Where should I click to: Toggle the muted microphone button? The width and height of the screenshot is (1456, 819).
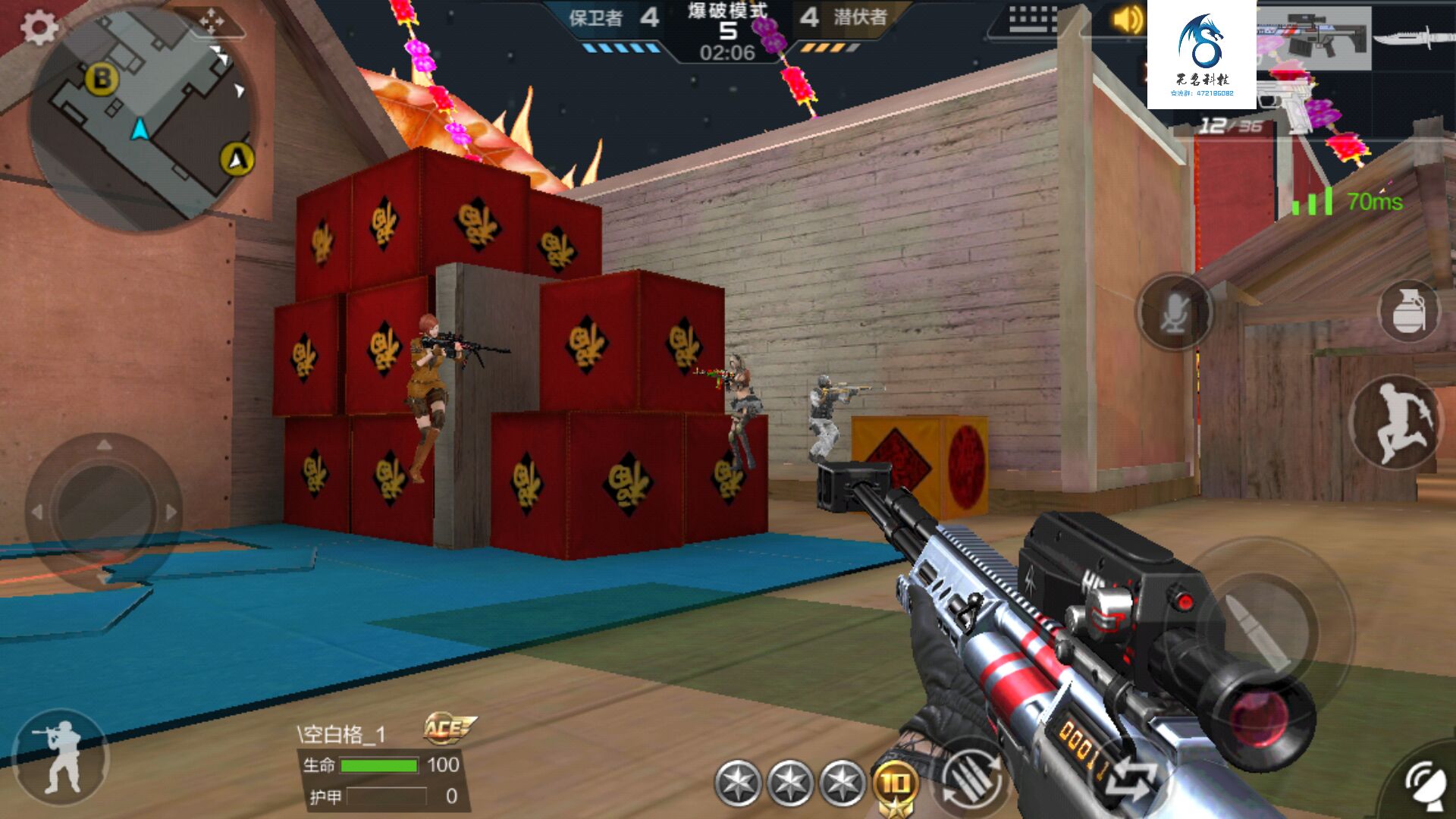[x=1174, y=312]
